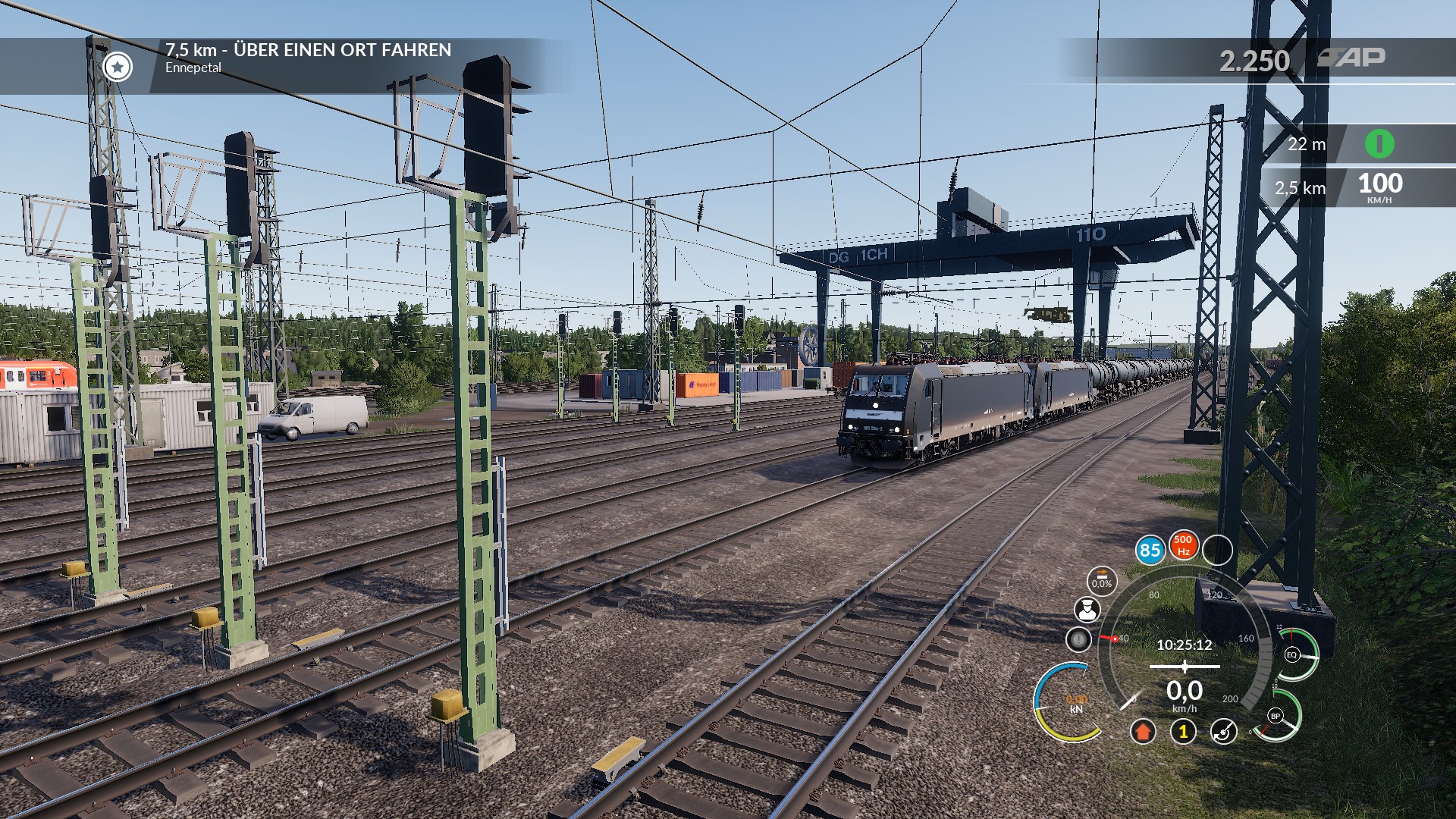Screen dimensions: 1456x819
Task: Click the circular lever icon beside yellow 1
Action: point(1223,731)
